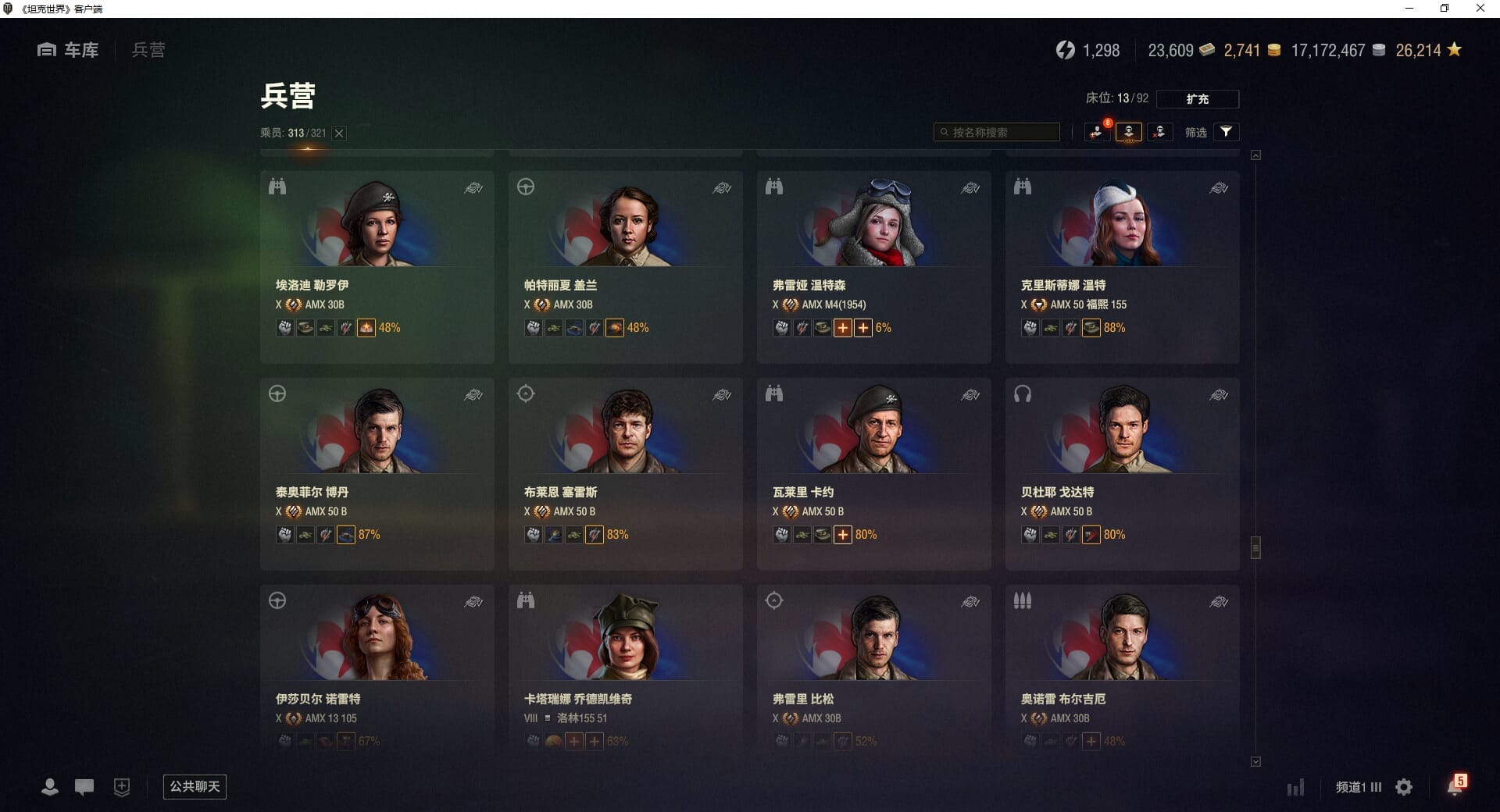Select crew member 贝杜耶 戈达特
Viewport: 1500px width, 812px height.
click(x=1122, y=473)
